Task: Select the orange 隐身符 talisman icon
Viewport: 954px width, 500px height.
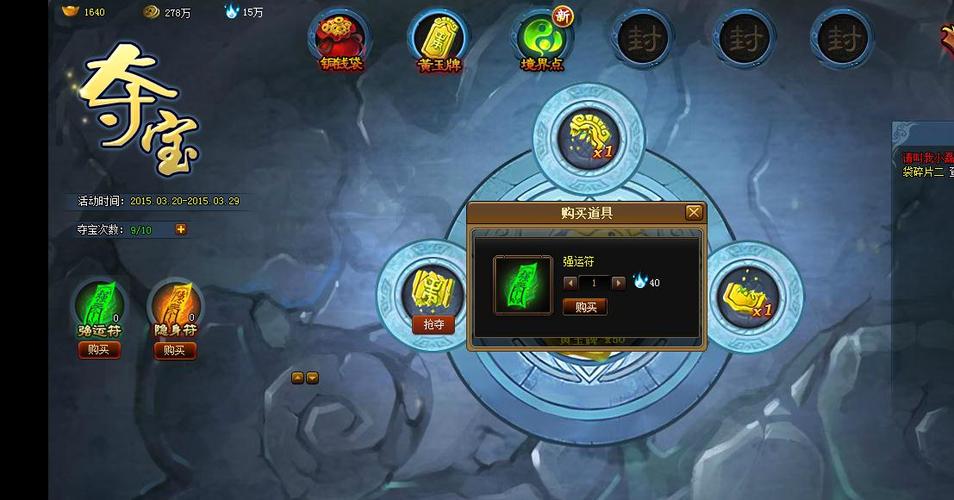Action: coord(174,303)
